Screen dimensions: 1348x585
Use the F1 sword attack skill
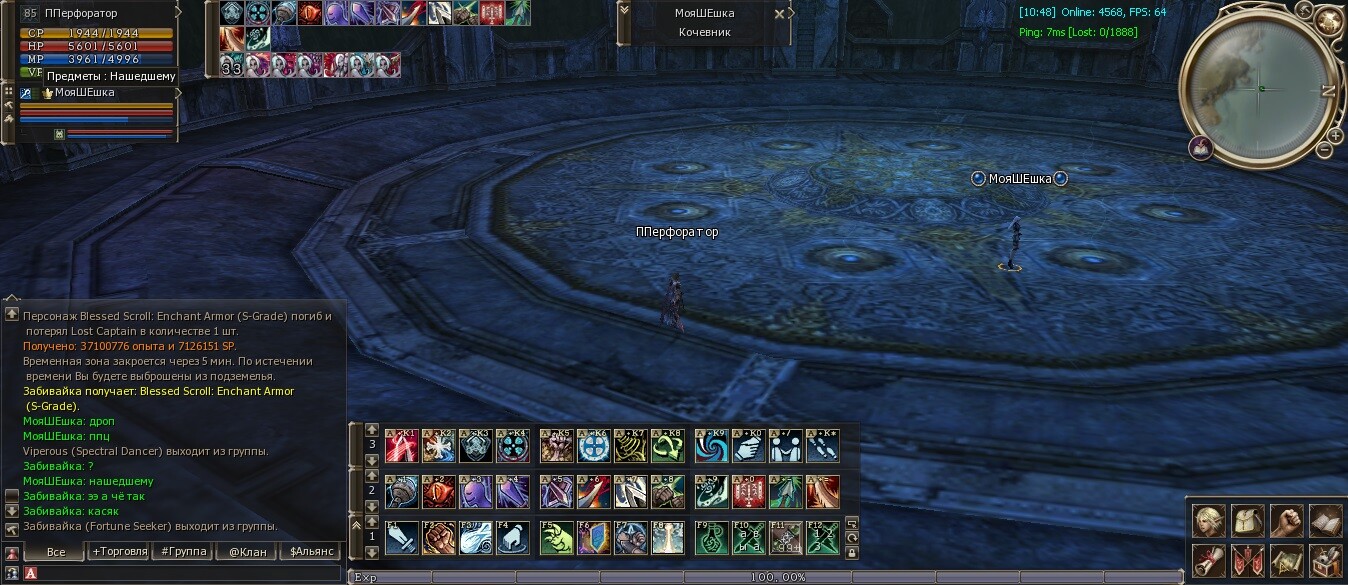(401, 538)
